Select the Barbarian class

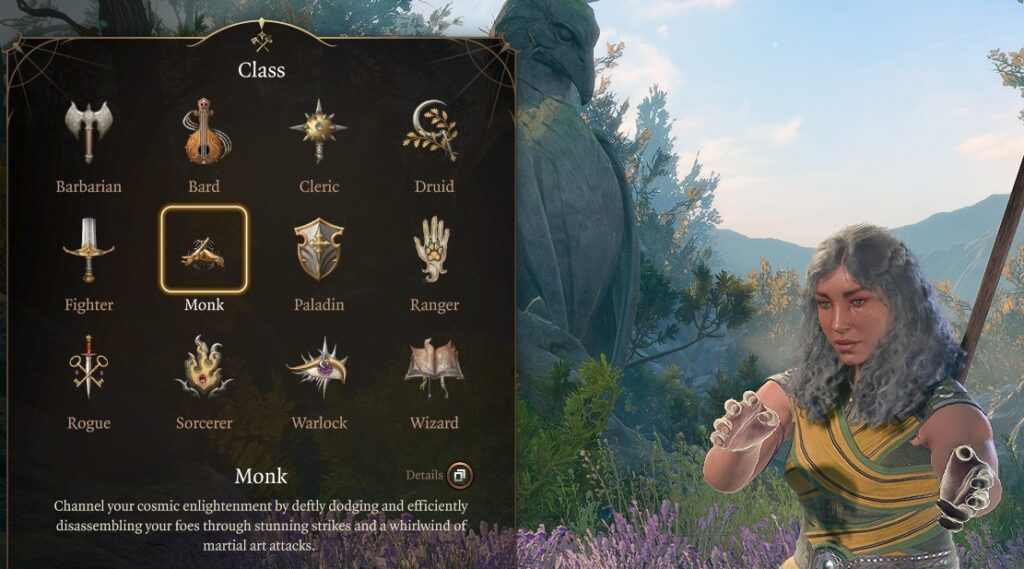[x=88, y=132]
